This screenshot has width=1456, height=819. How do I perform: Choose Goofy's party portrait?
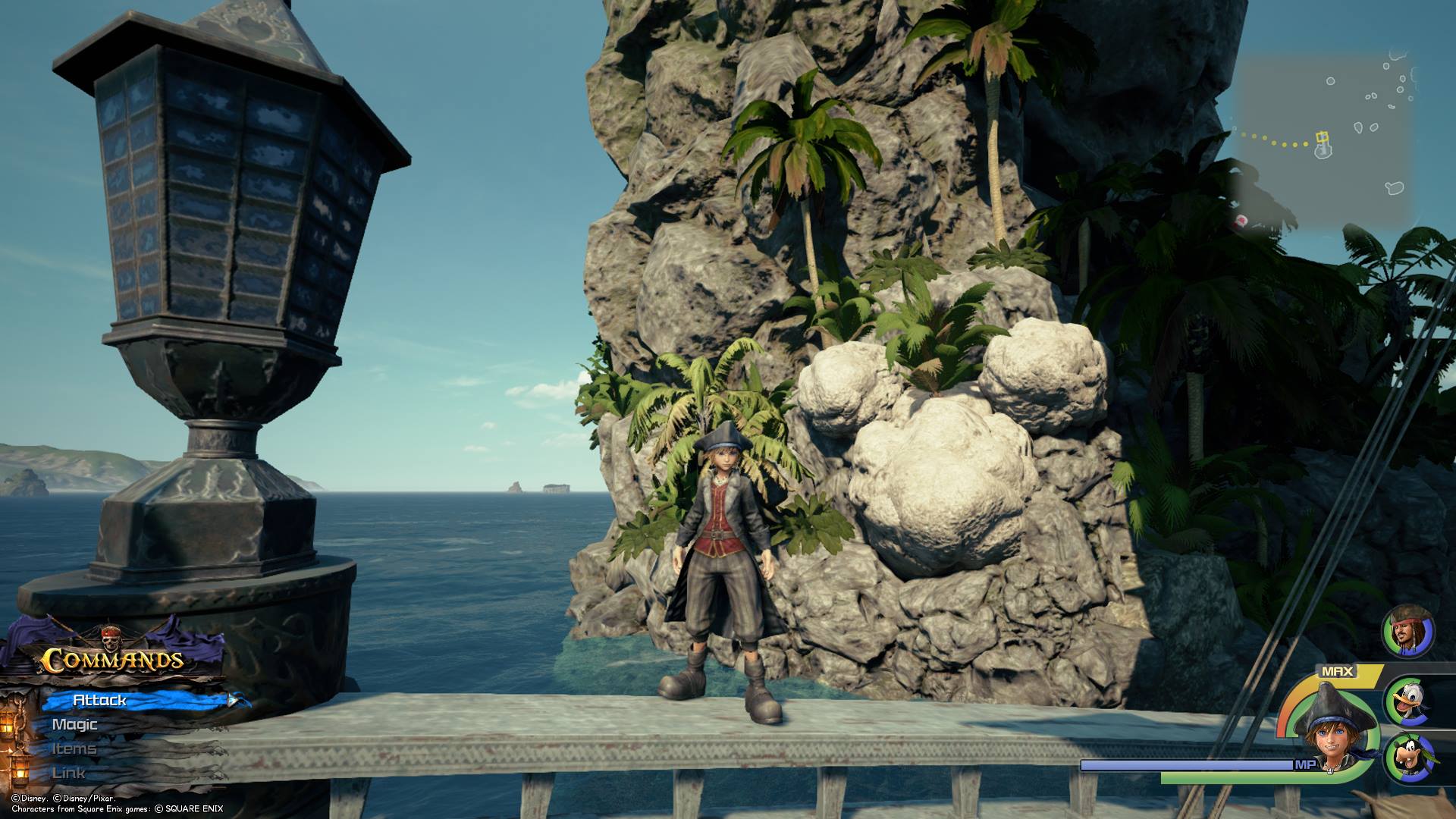point(1409,758)
